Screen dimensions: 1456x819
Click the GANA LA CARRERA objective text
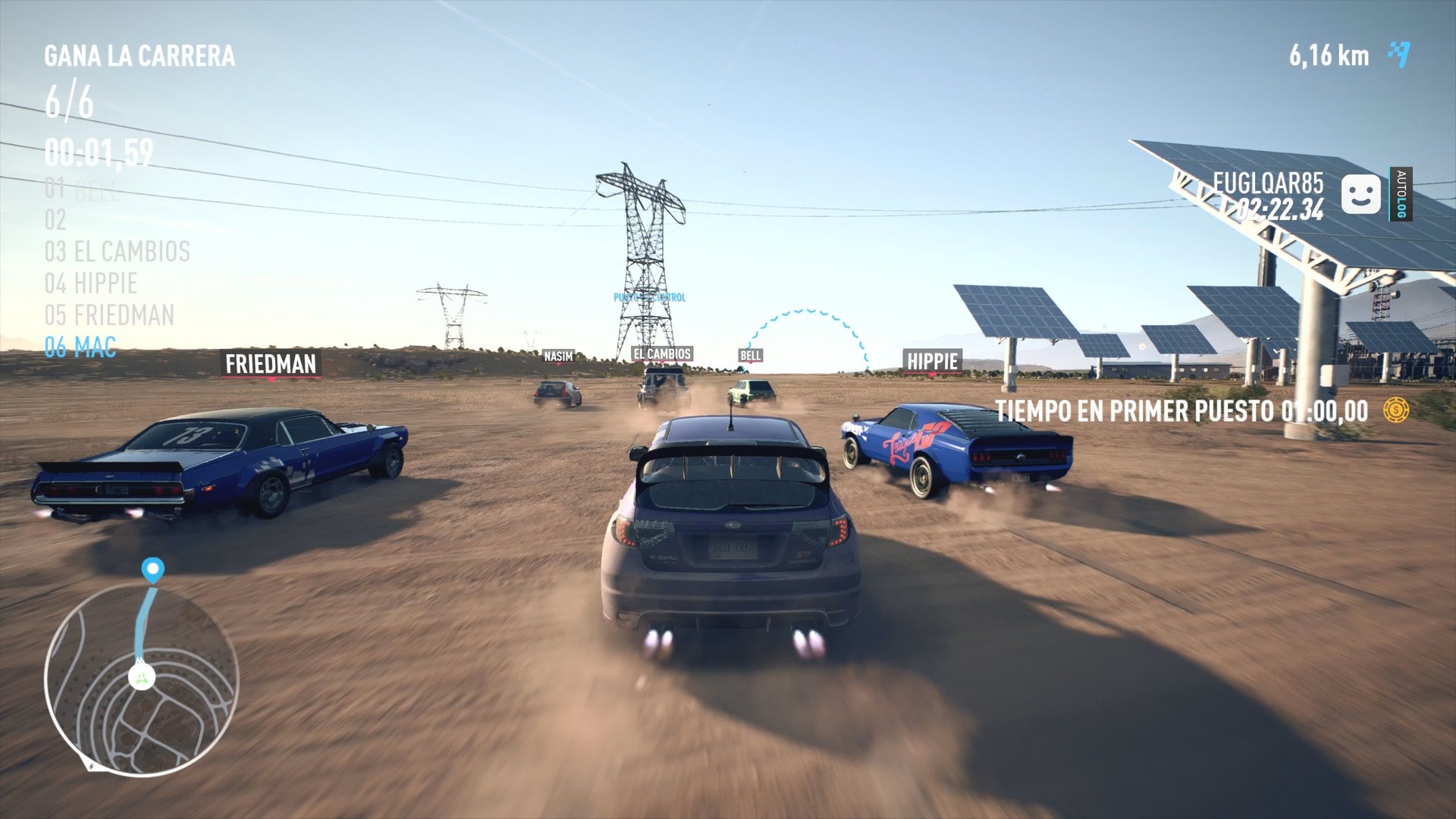point(140,55)
